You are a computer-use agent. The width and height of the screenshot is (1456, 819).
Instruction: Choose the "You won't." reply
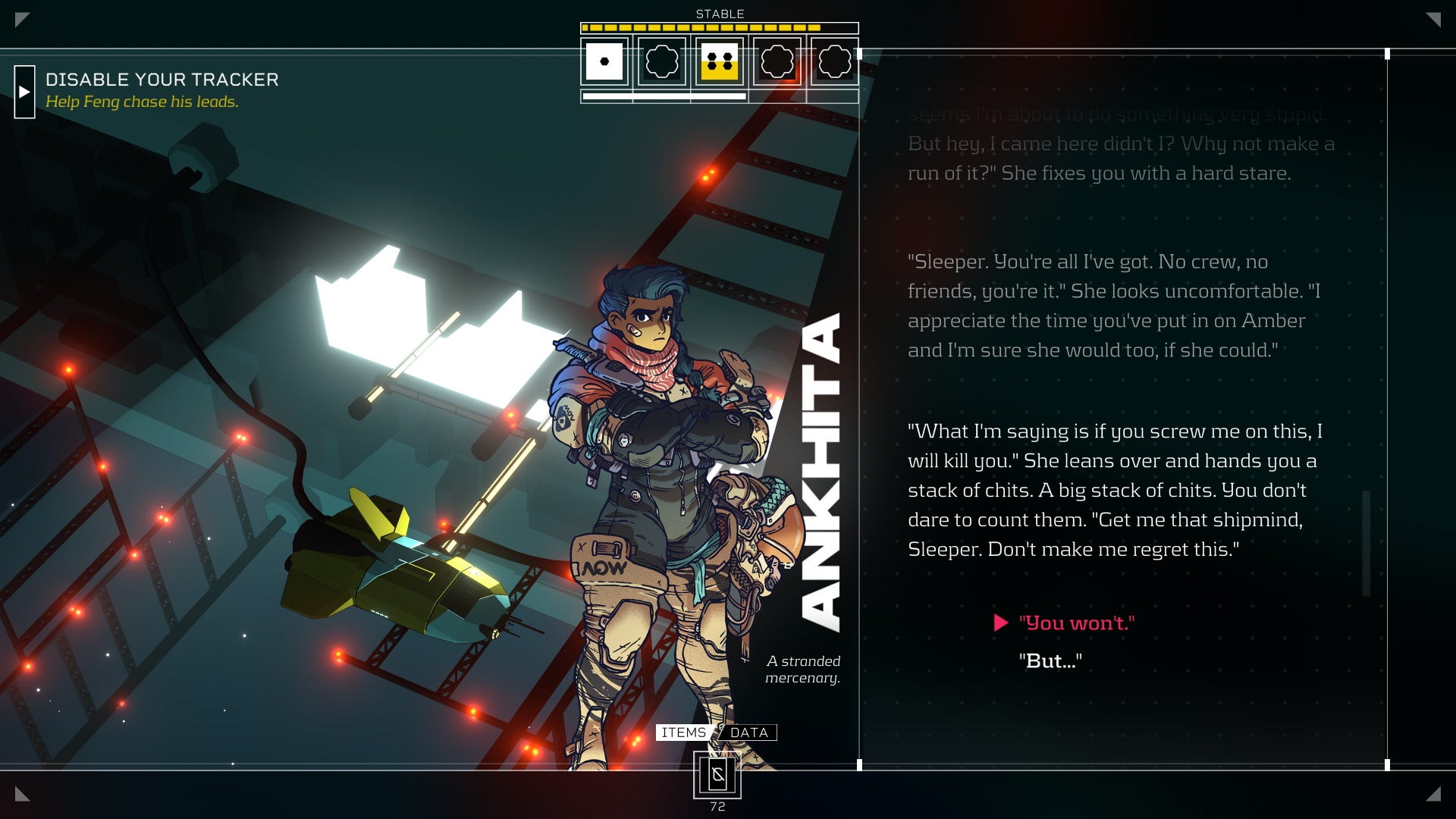[x=1076, y=623]
